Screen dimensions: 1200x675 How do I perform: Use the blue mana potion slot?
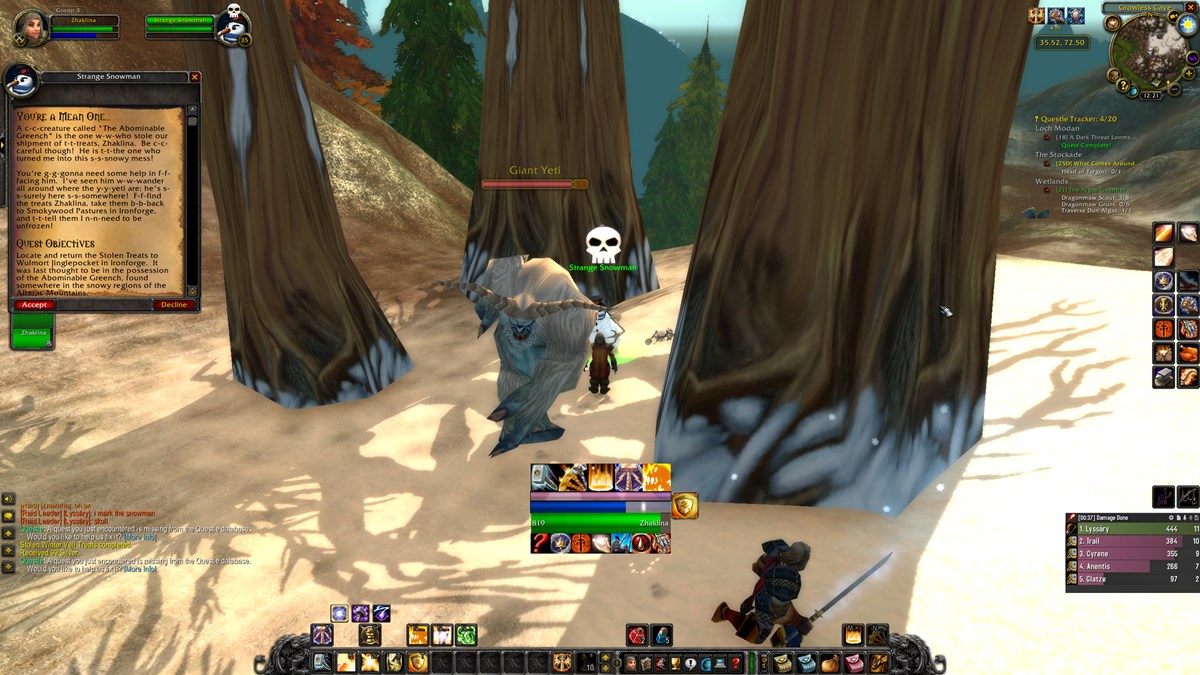[x=661, y=635]
